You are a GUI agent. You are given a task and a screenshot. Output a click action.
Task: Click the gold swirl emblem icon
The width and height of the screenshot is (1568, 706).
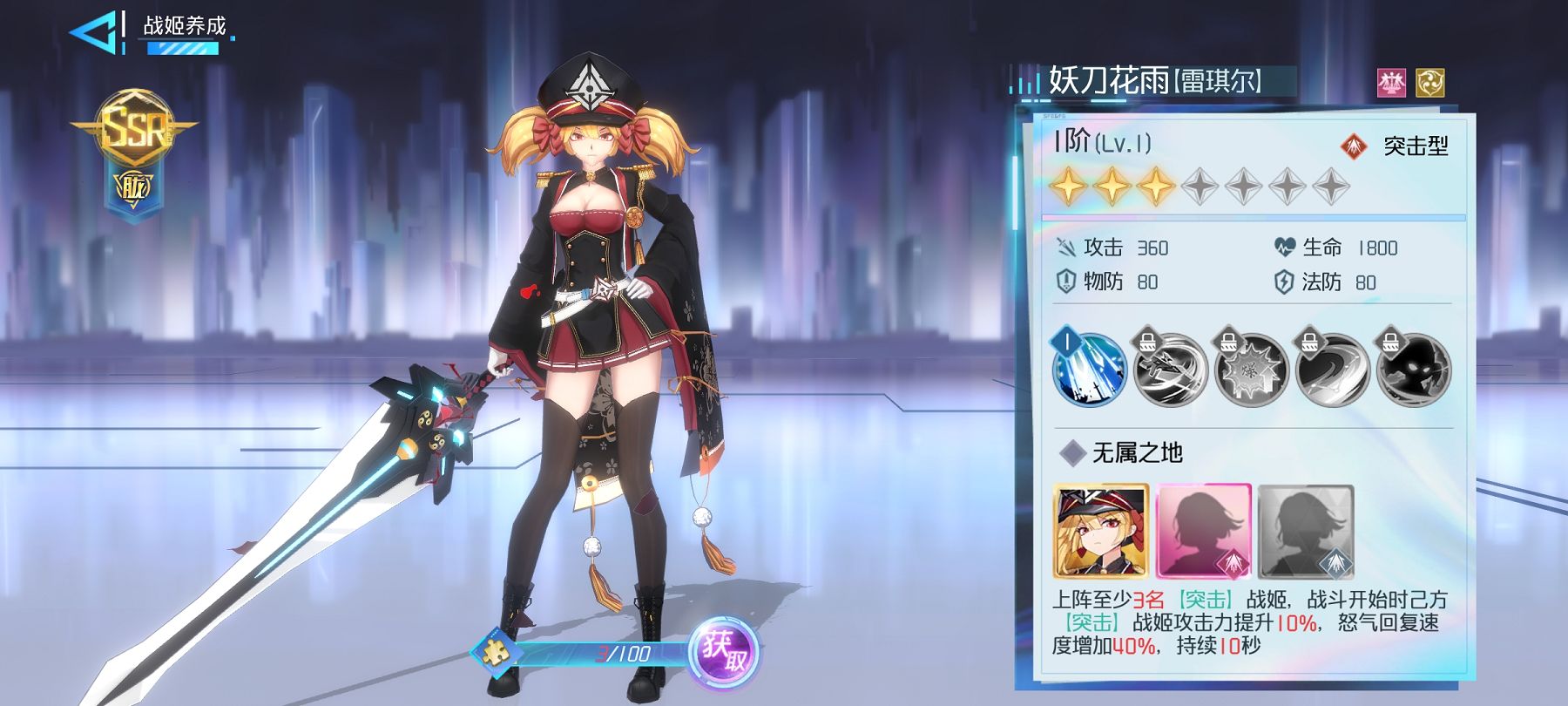click(1429, 83)
